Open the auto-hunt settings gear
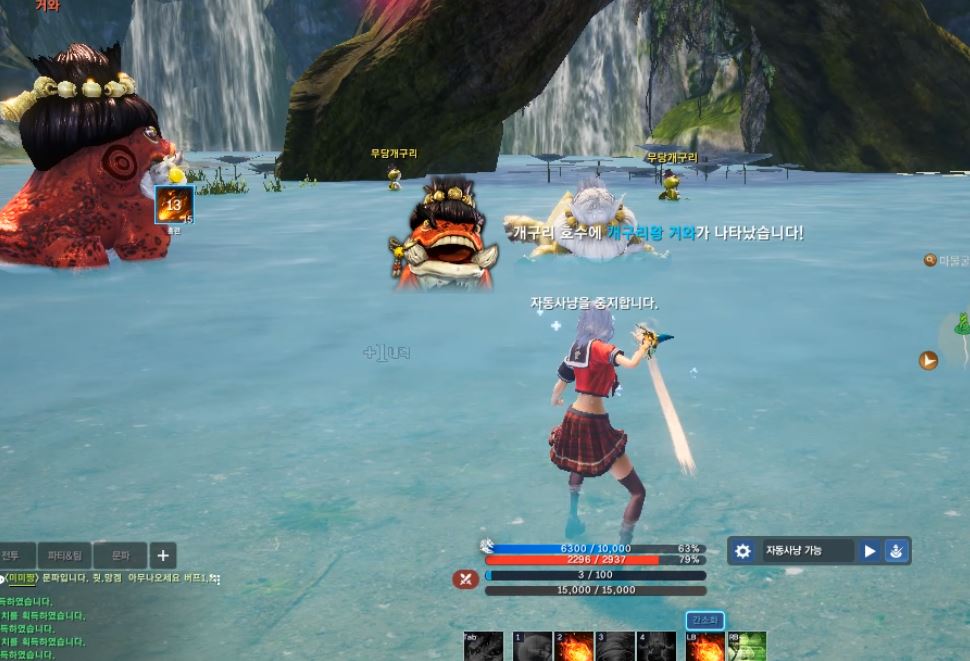 pos(742,551)
